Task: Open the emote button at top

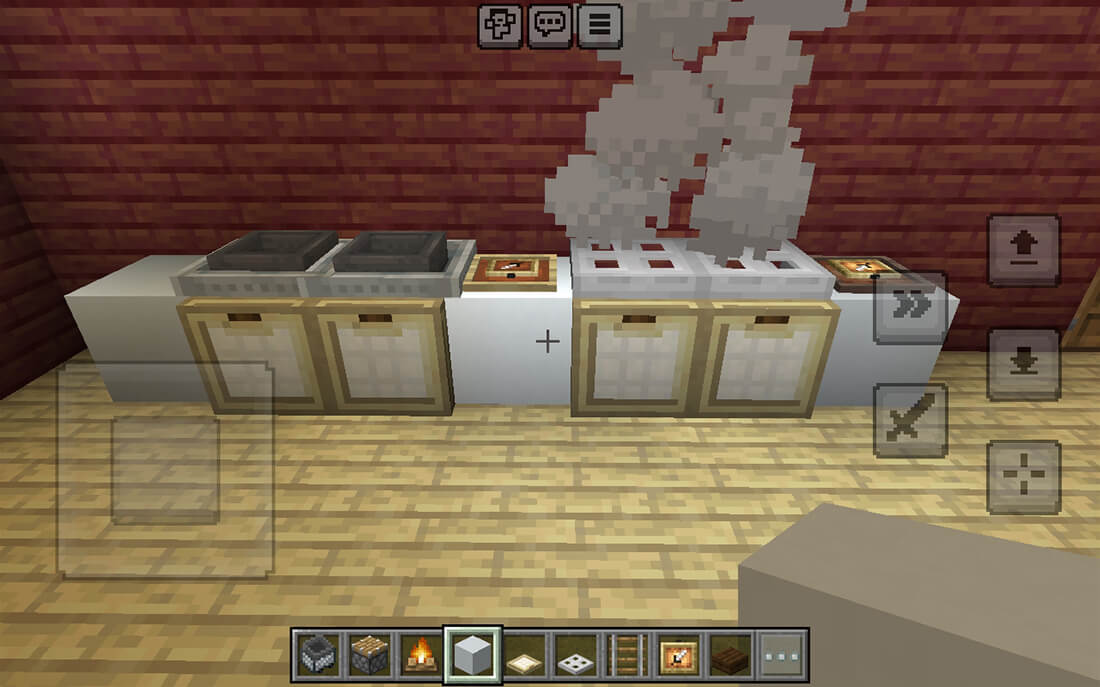Action: click(x=499, y=25)
